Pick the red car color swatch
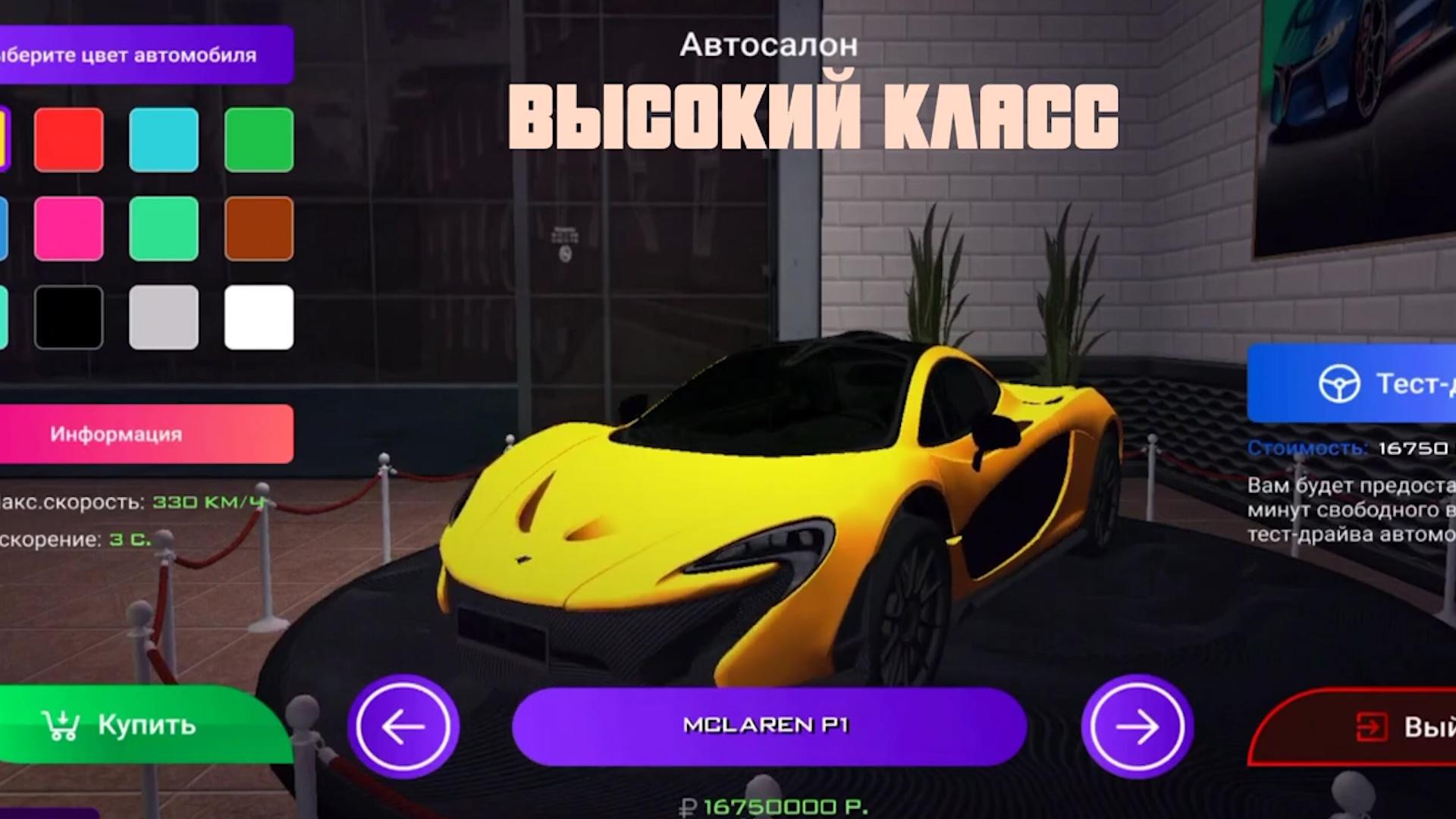Screen dimensions: 1456x819 point(69,140)
